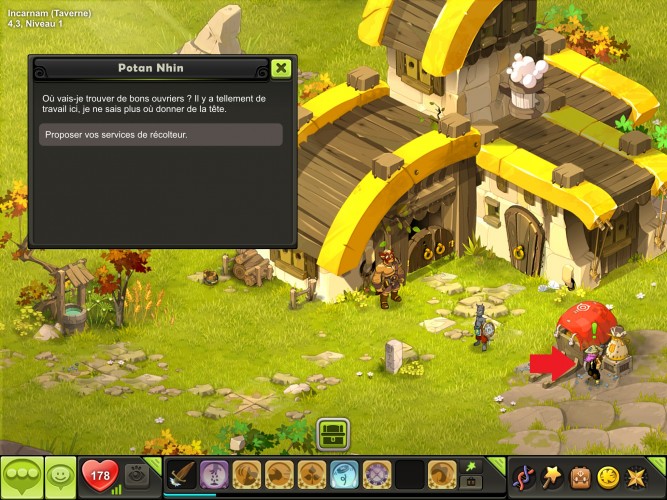The height and width of the screenshot is (500, 667).
Task: Open the compass star map icon
Action: (x=637, y=474)
